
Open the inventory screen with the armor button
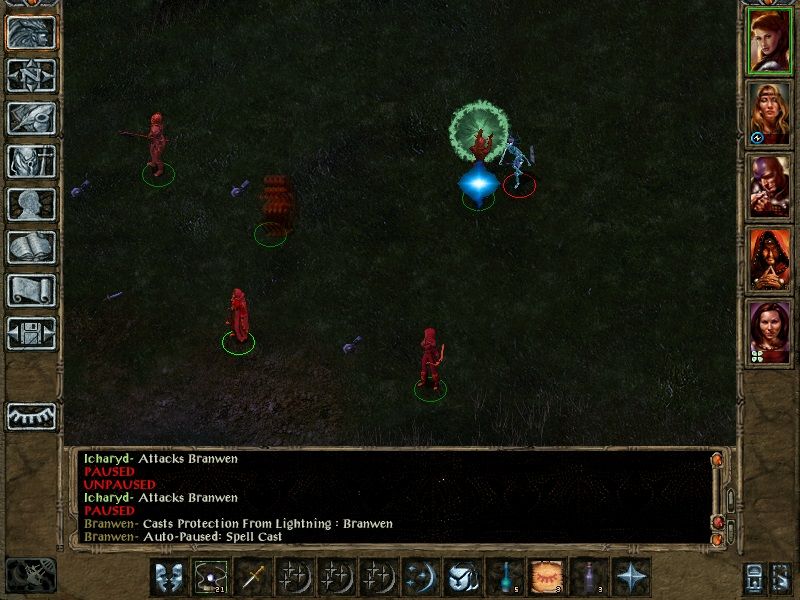[32, 162]
